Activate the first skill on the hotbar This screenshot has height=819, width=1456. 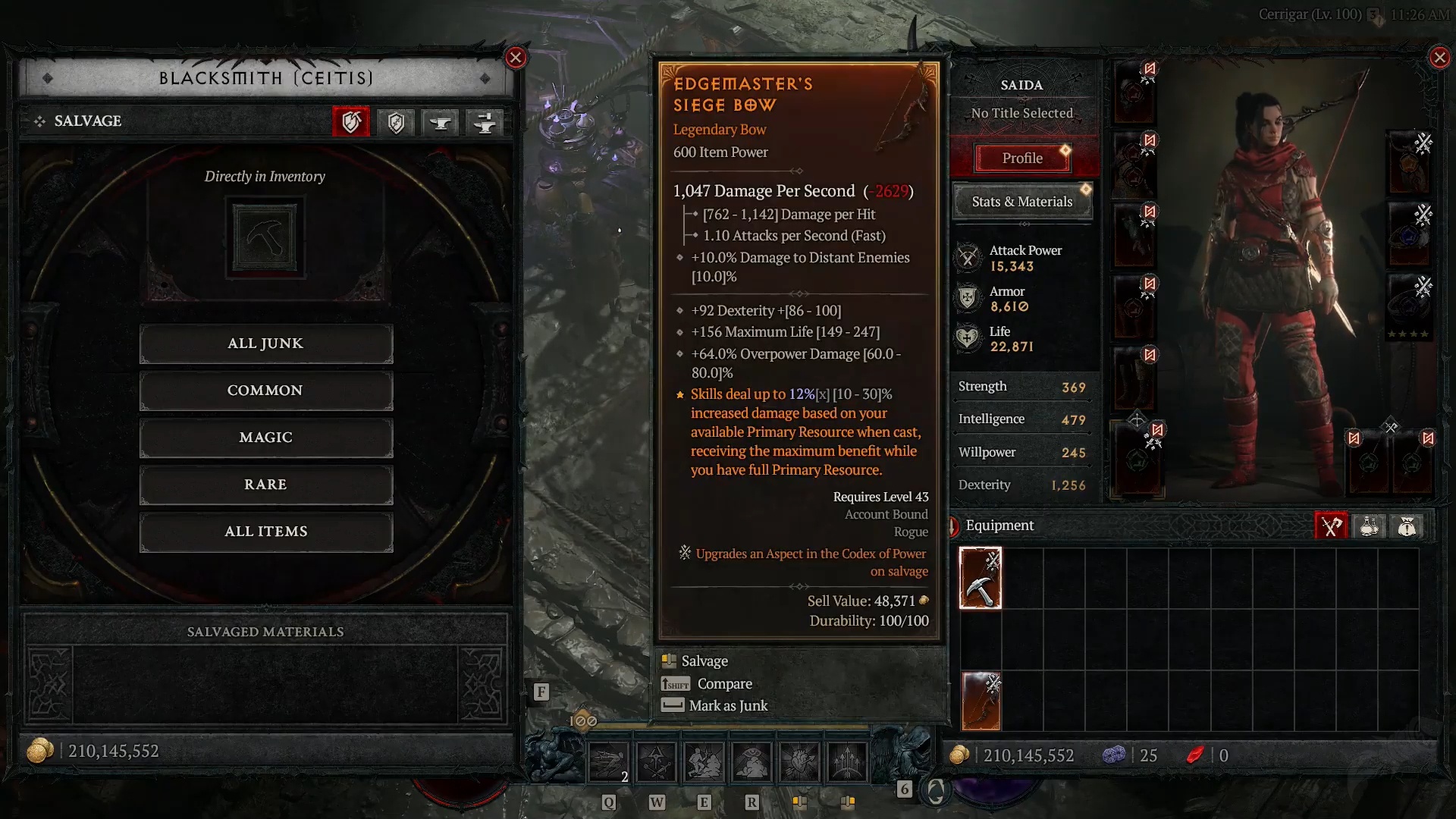coord(608,761)
